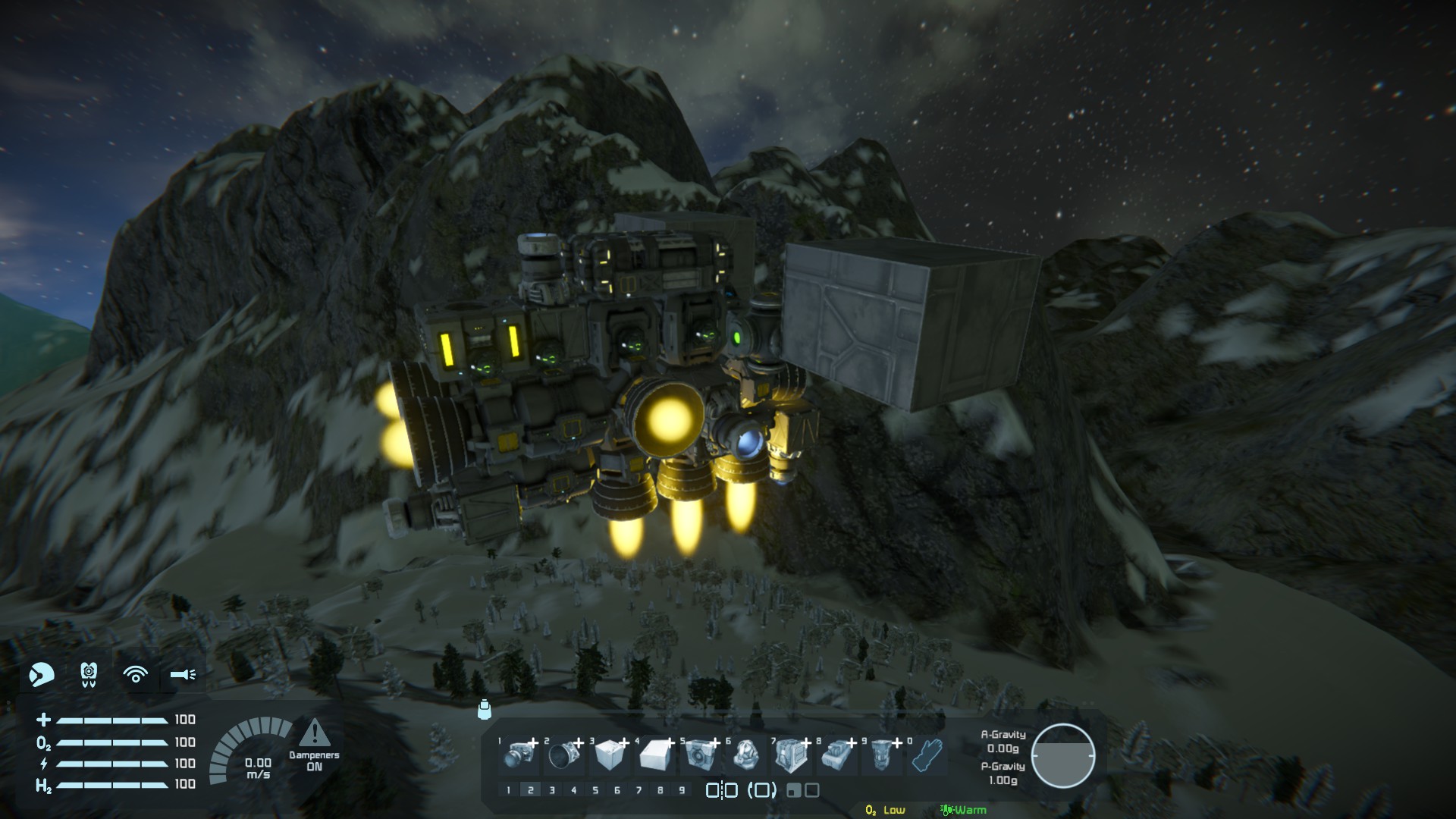Choose the battery block in slot 8
Viewport: 1456px width, 819px height.
pos(836,755)
